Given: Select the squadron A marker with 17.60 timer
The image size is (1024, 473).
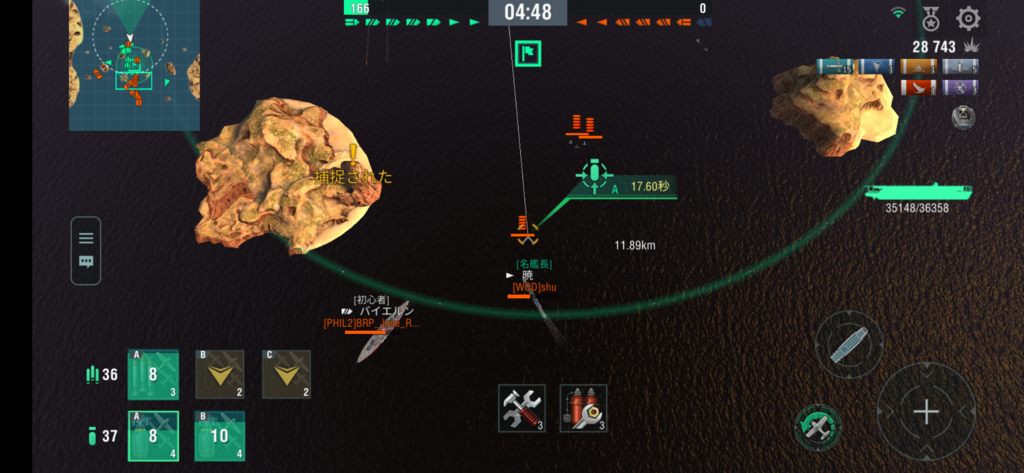Looking at the screenshot, I should click(594, 176).
